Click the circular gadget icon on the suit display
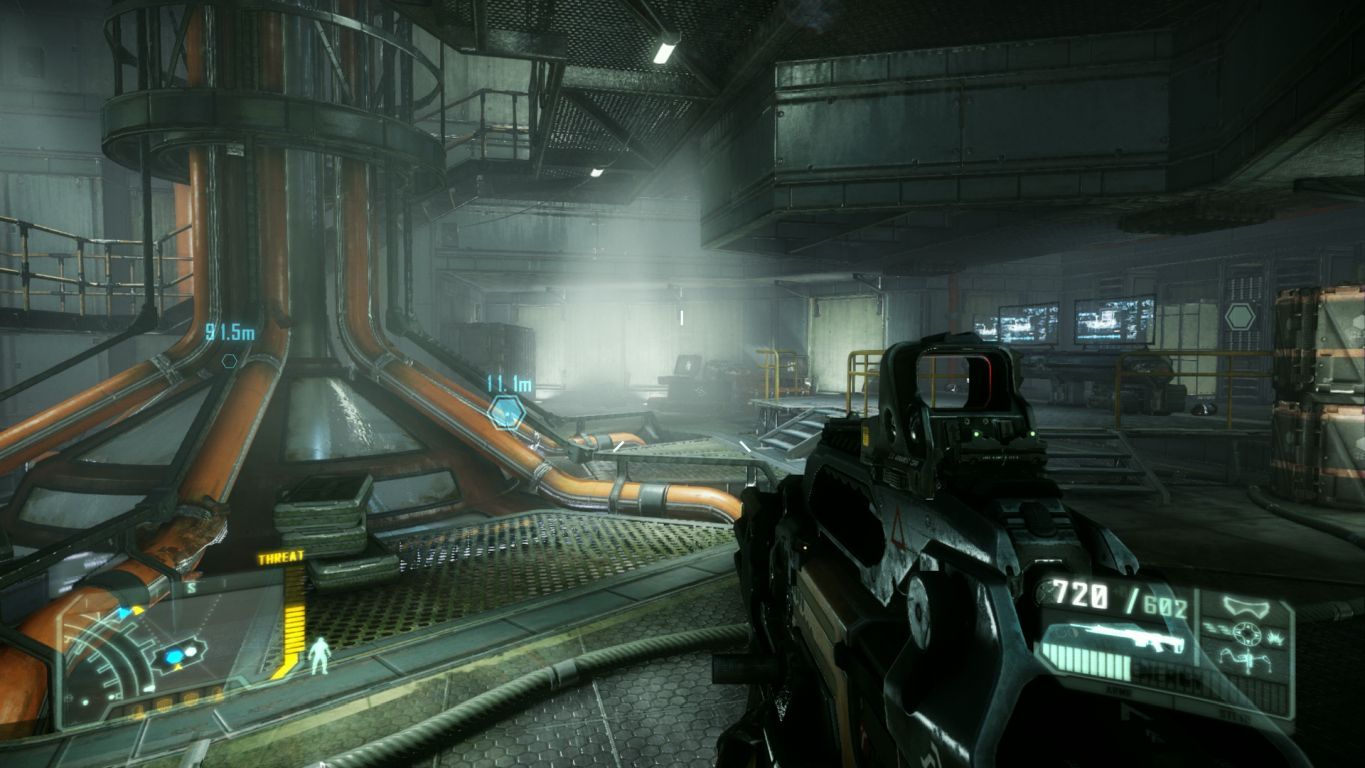1365x768 pixels. (1246, 632)
